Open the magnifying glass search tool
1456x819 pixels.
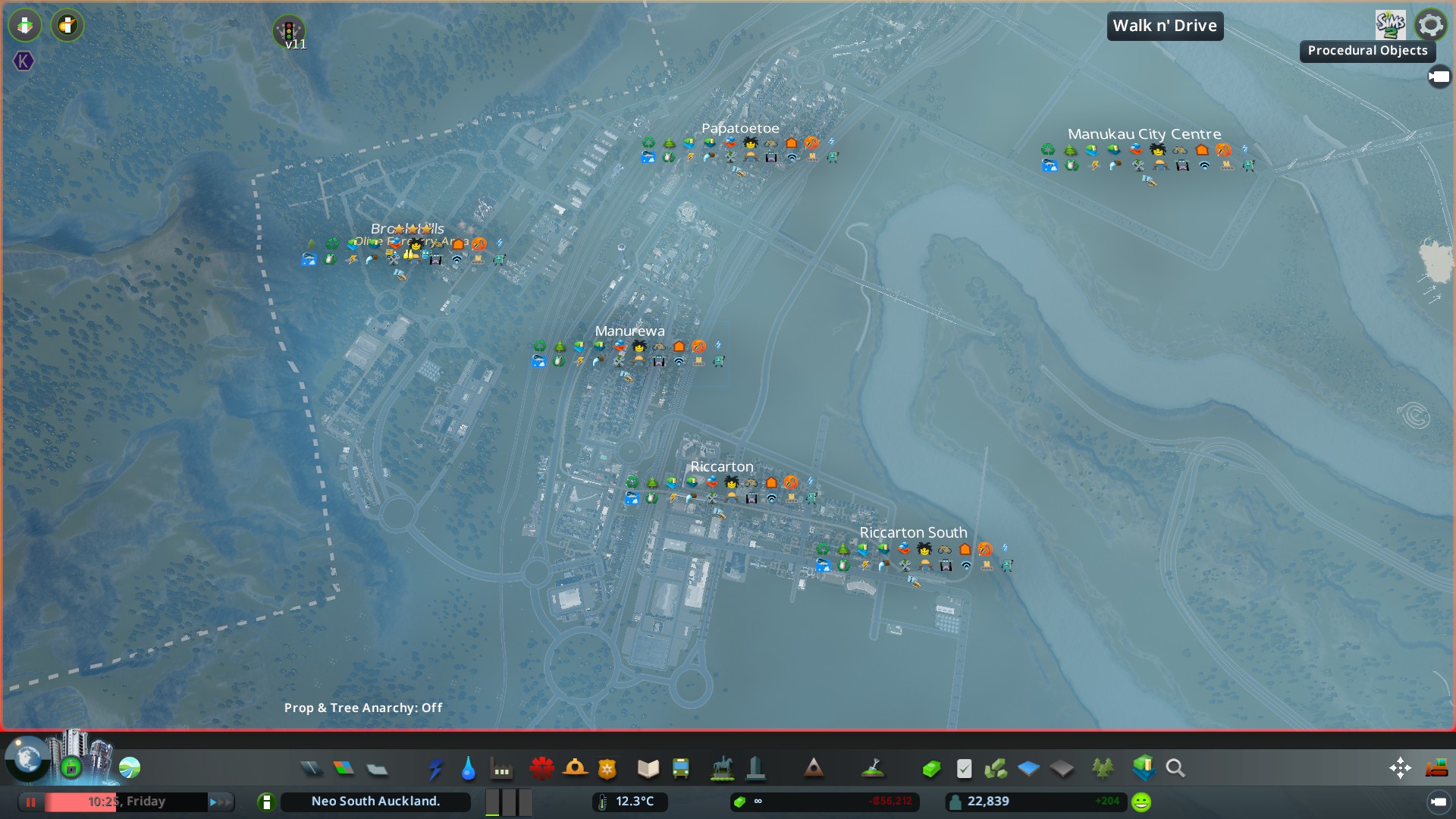(1175, 769)
